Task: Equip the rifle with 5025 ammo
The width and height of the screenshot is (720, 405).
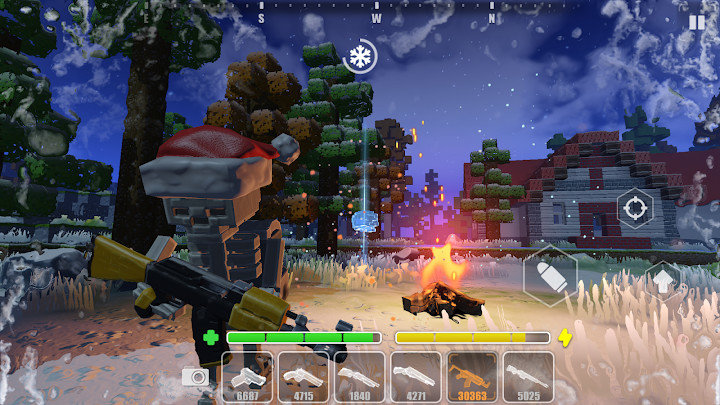Action: 528,376
